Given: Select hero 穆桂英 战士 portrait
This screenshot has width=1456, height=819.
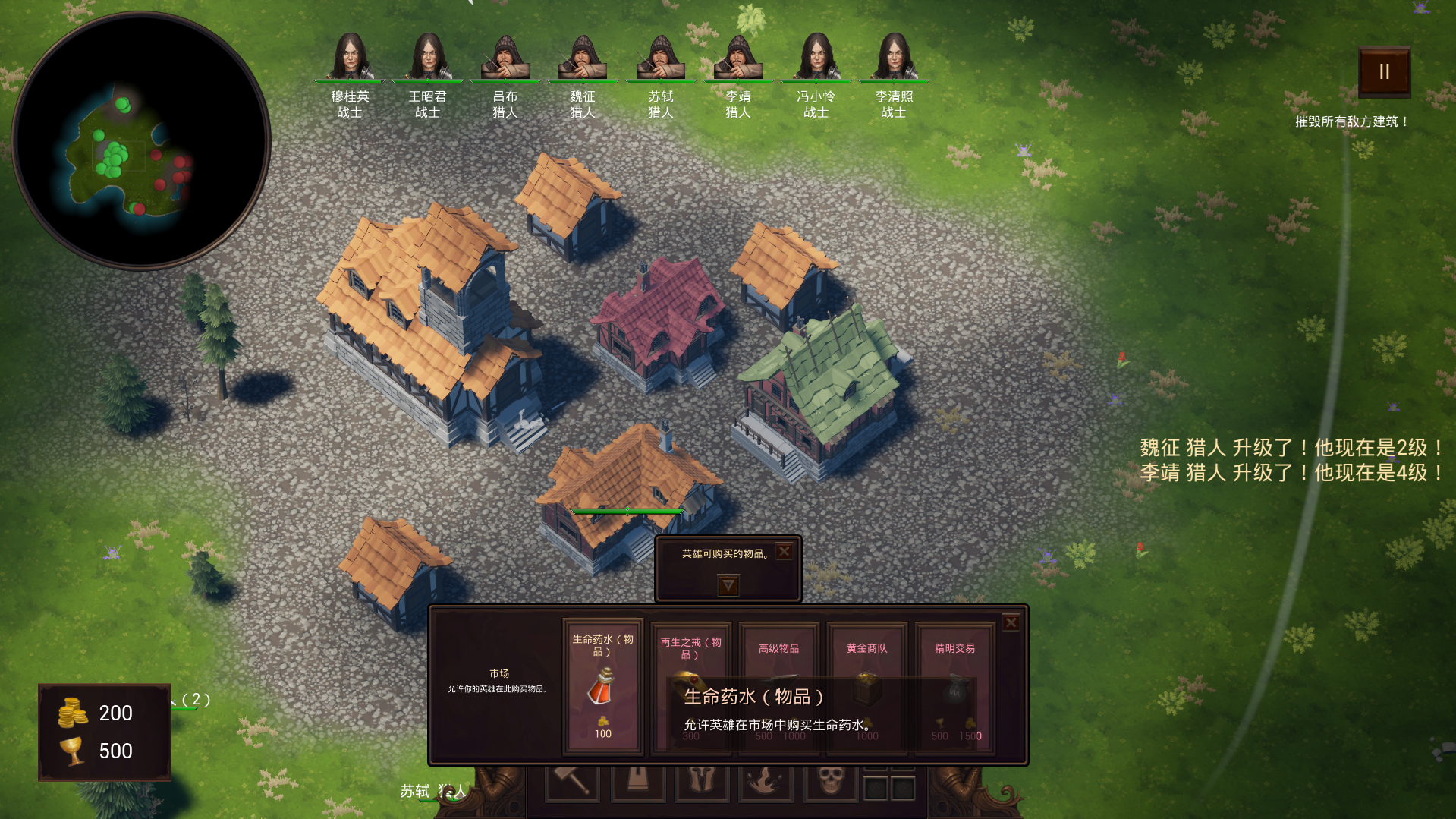Looking at the screenshot, I should click(x=350, y=57).
